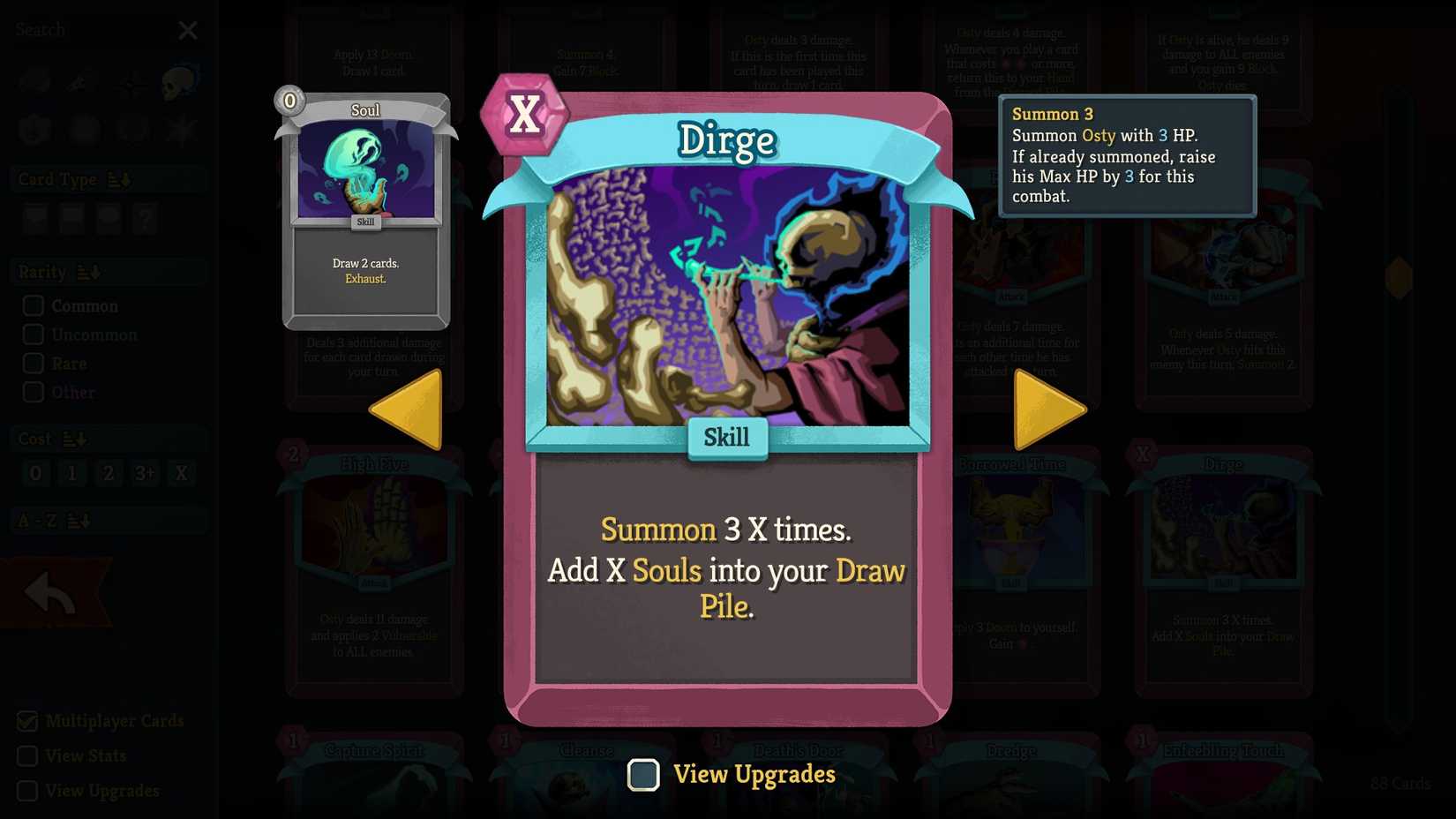Click the star-shaped class filter icon

click(x=180, y=129)
